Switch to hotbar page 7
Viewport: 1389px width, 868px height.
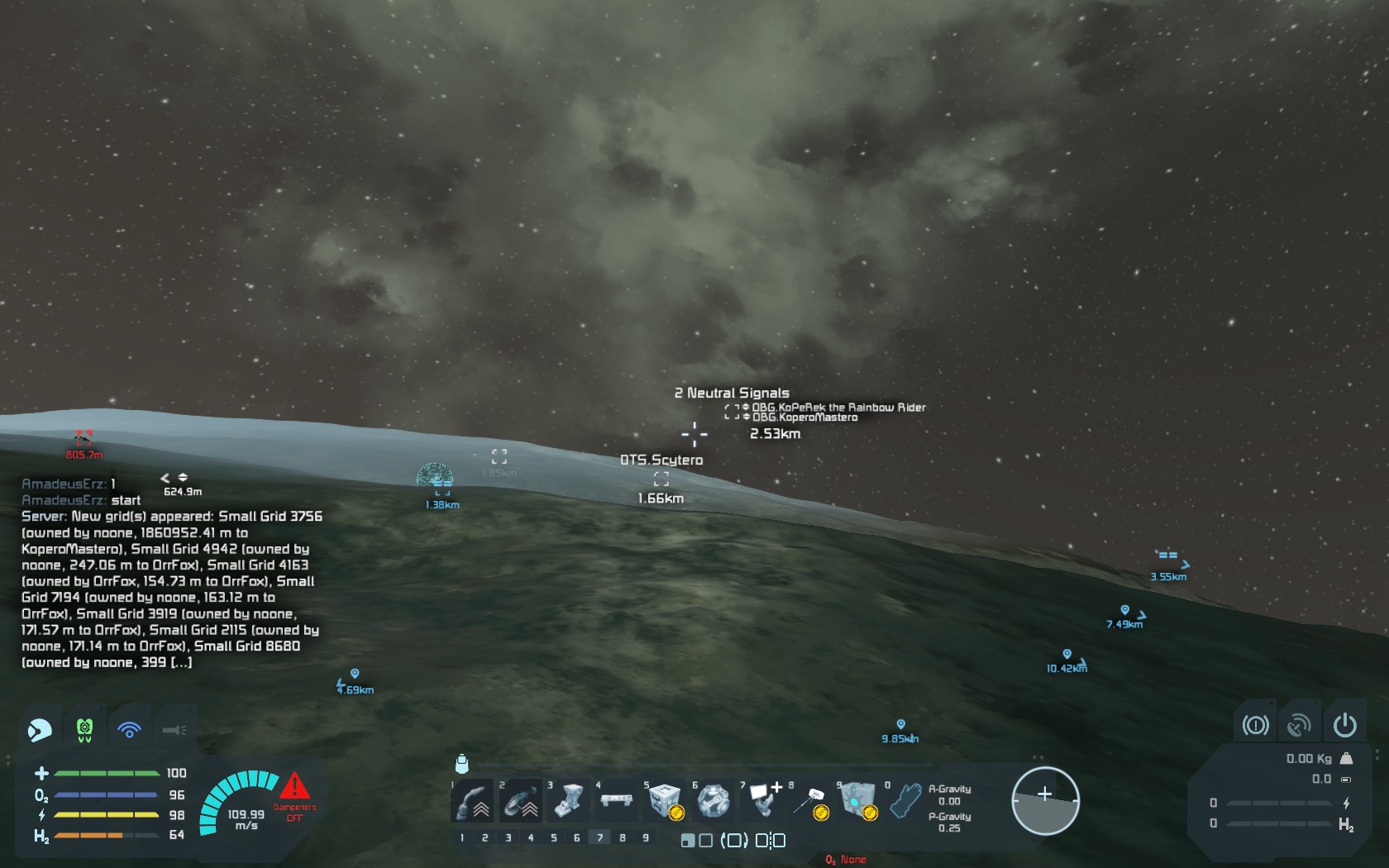600,837
